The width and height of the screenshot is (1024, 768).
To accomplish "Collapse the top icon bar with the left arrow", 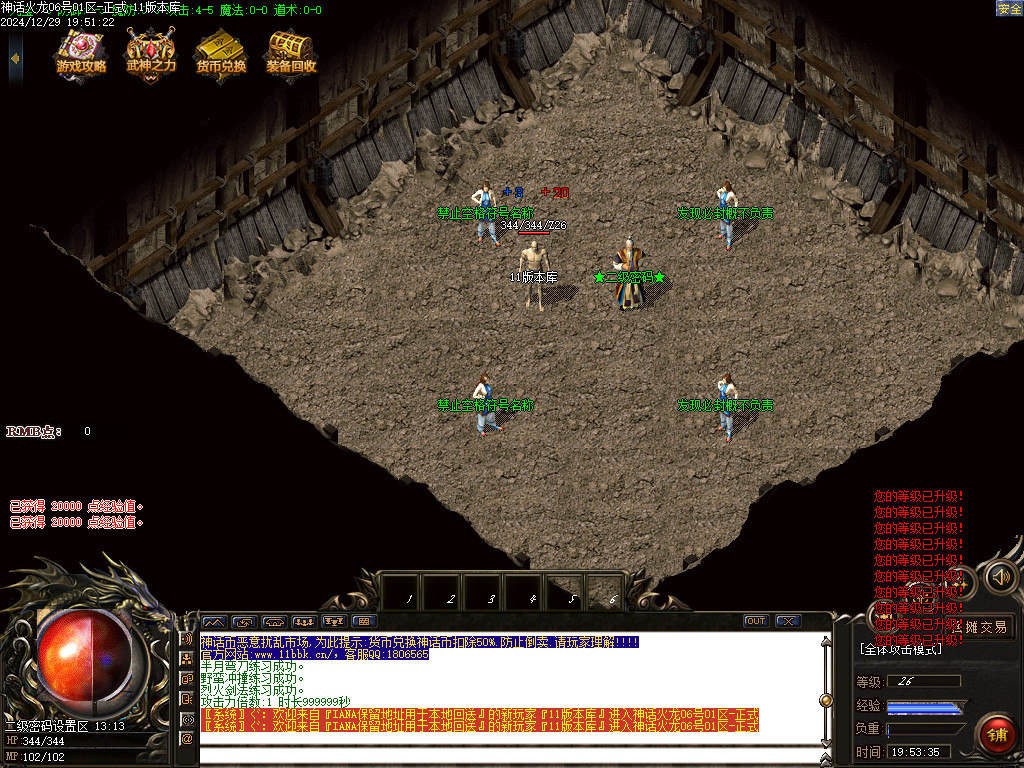I will click(x=15, y=57).
